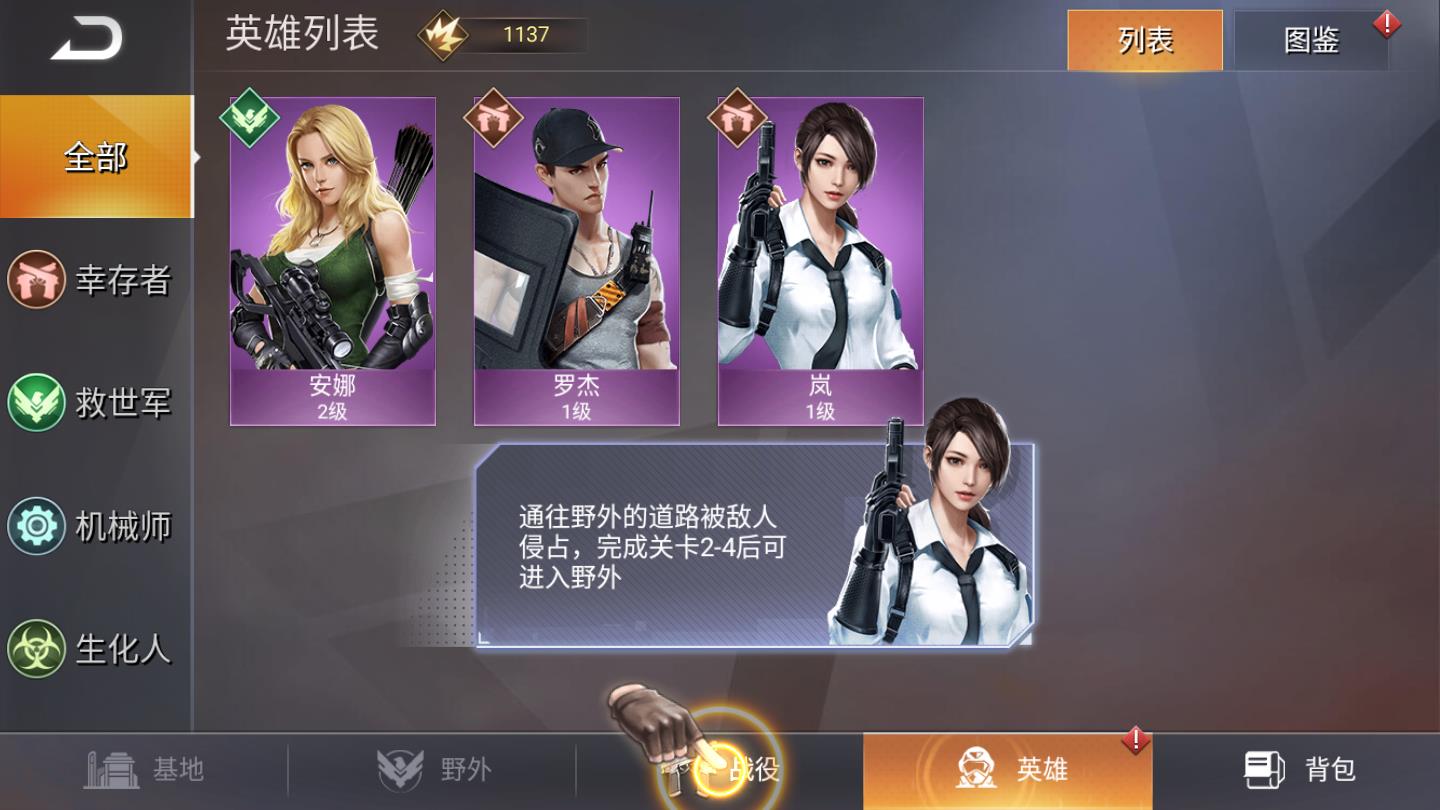The width and height of the screenshot is (1440, 810).
Task: Tap the currency lightning icon near 1137
Action: [440, 34]
